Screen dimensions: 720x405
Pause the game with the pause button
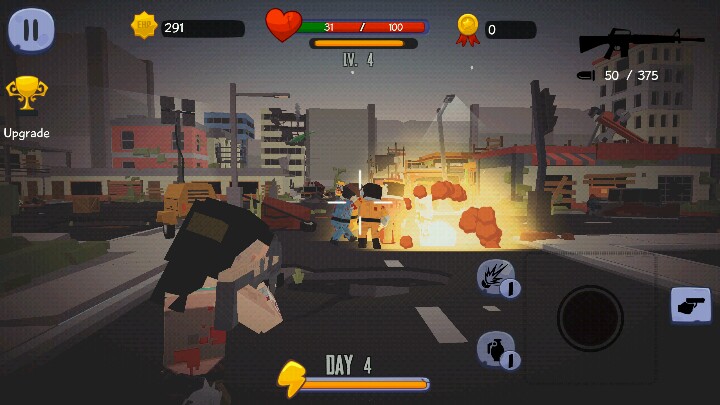coord(31,30)
